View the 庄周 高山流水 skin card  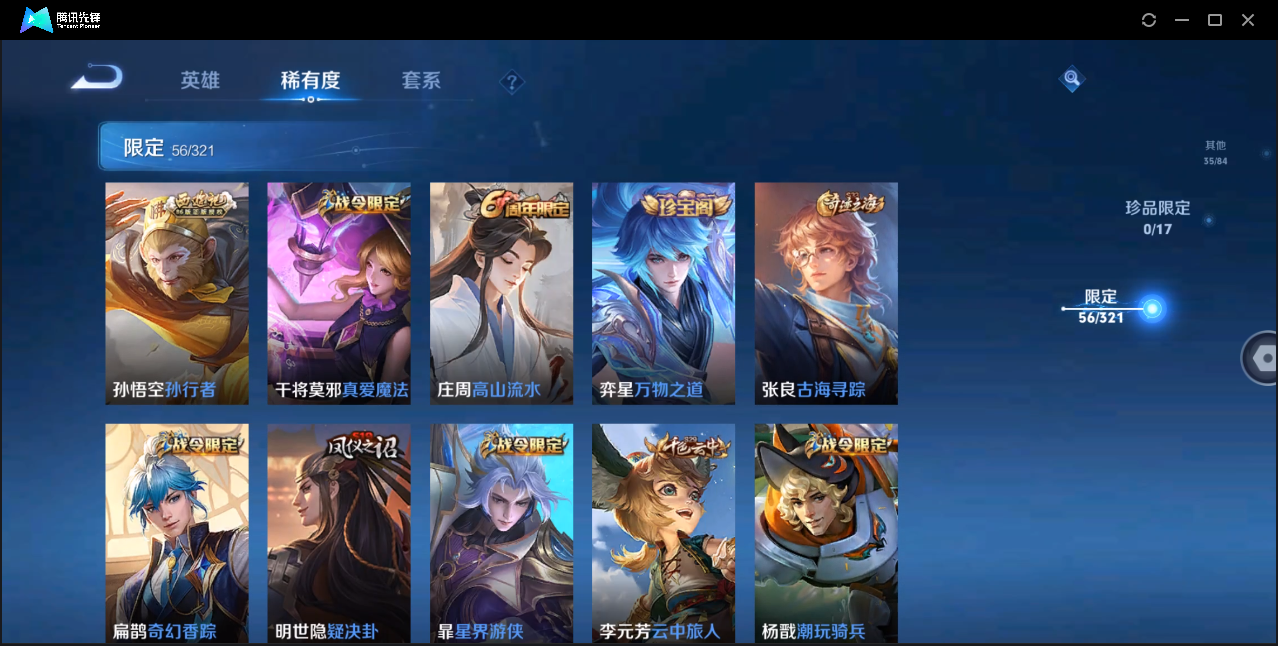tap(501, 293)
